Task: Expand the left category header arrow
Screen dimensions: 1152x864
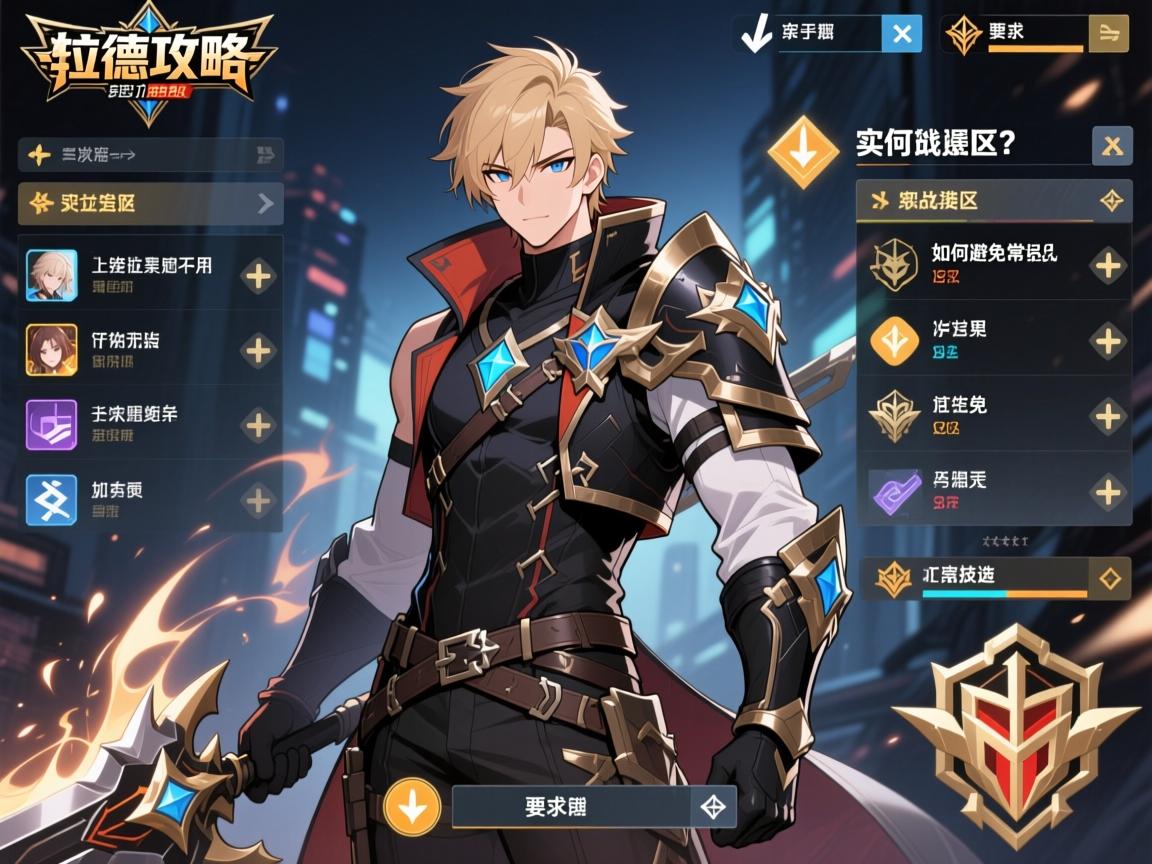Action: [x=265, y=204]
